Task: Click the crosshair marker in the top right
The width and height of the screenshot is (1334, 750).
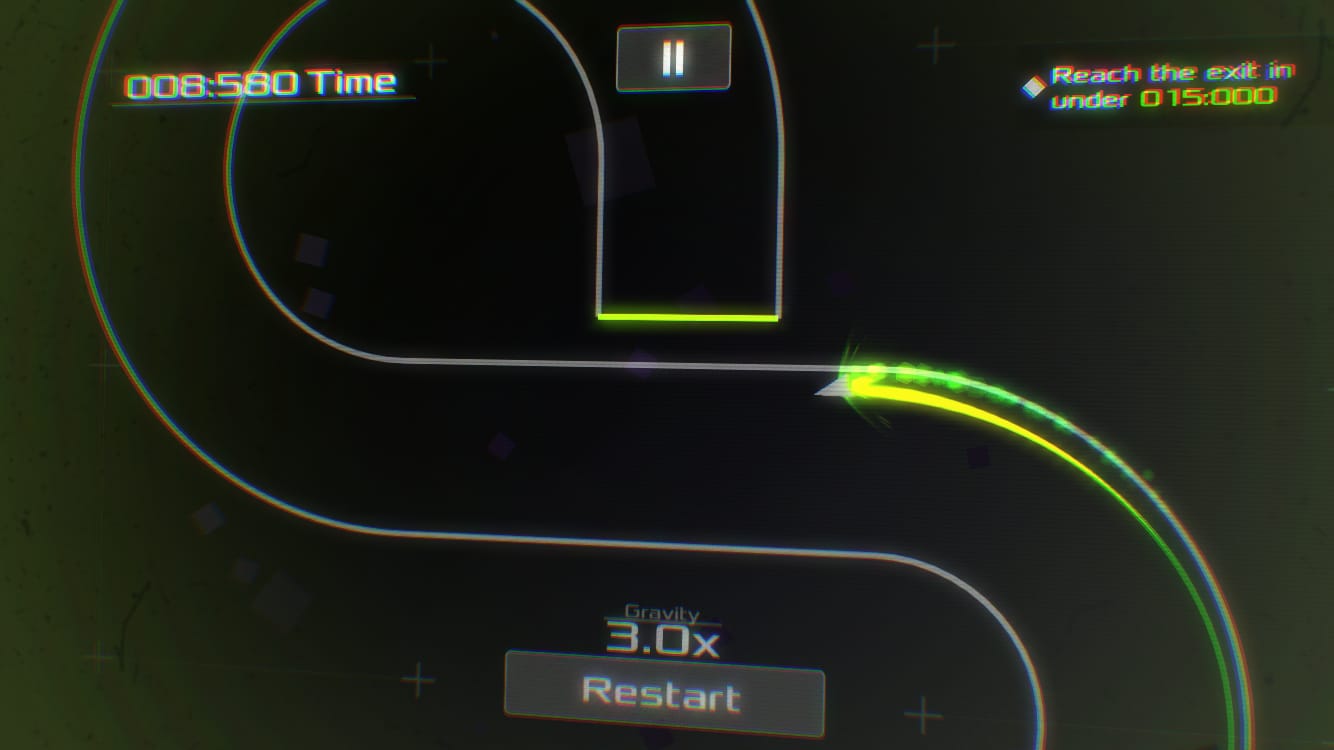Action: [x=935, y=44]
